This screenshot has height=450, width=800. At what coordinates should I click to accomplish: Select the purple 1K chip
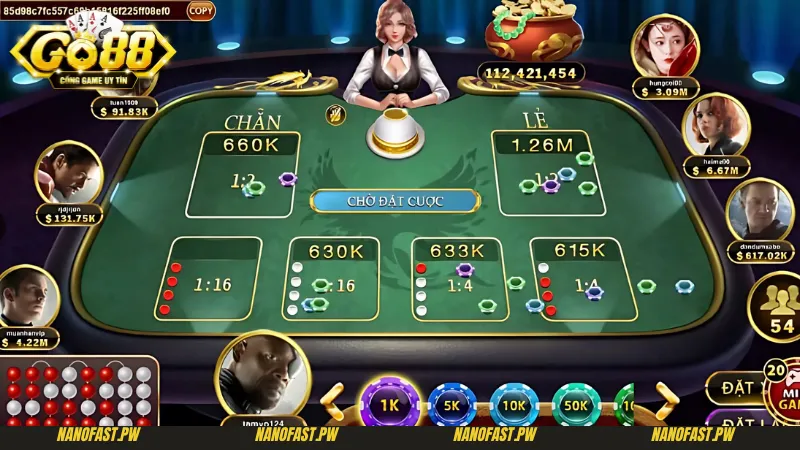click(x=388, y=405)
